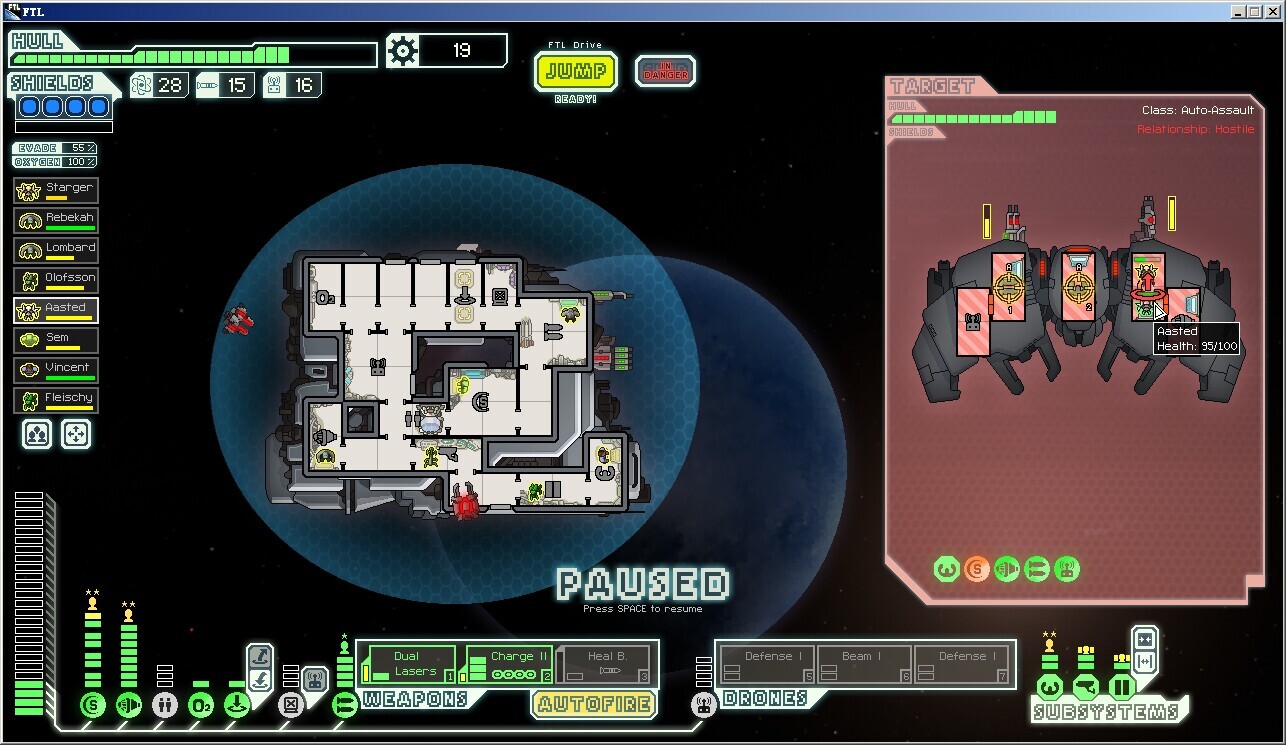Select the Dual Lasers weapon
The height and width of the screenshot is (745, 1286).
(408, 664)
